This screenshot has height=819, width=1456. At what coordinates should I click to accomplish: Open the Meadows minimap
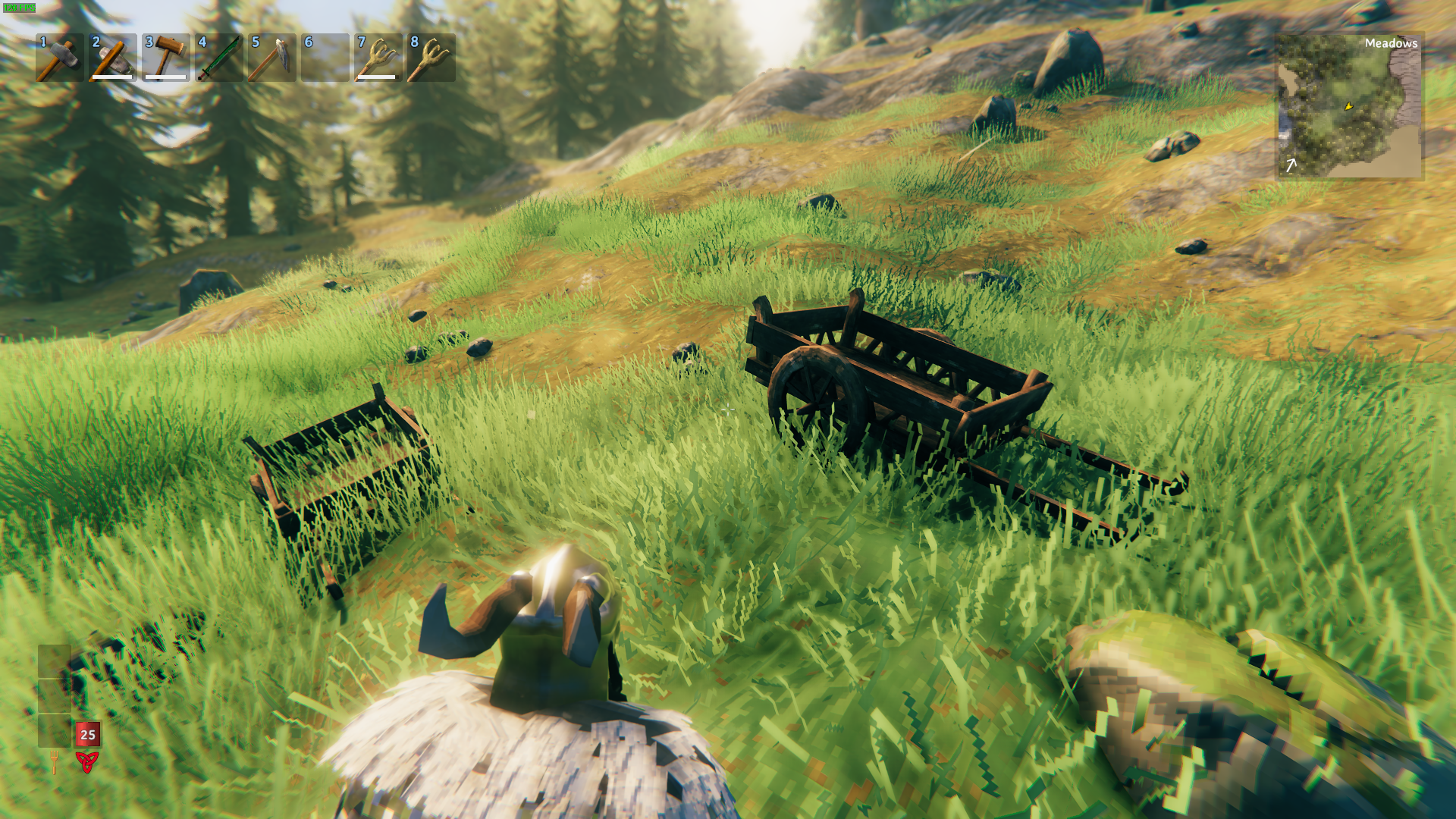(x=1350, y=106)
